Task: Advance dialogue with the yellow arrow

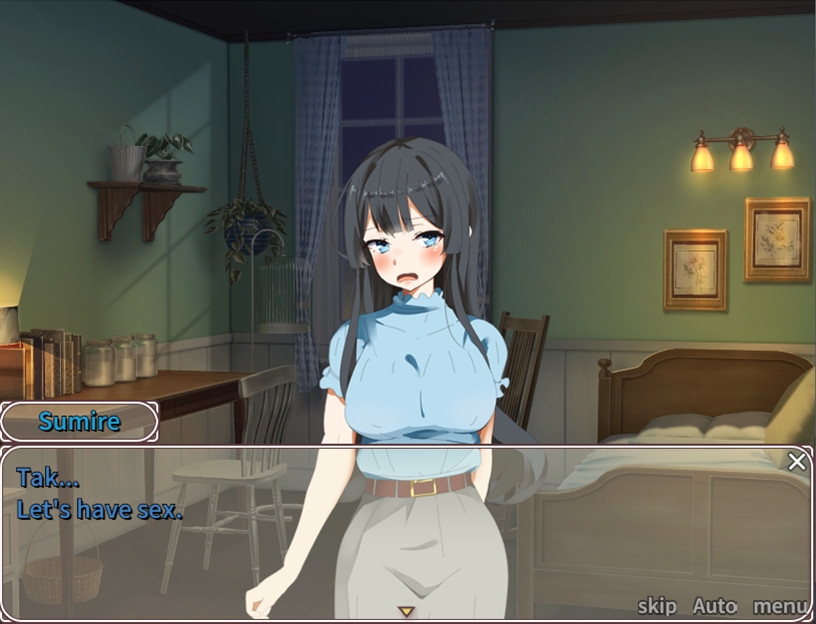Action: tap(405, 611)
